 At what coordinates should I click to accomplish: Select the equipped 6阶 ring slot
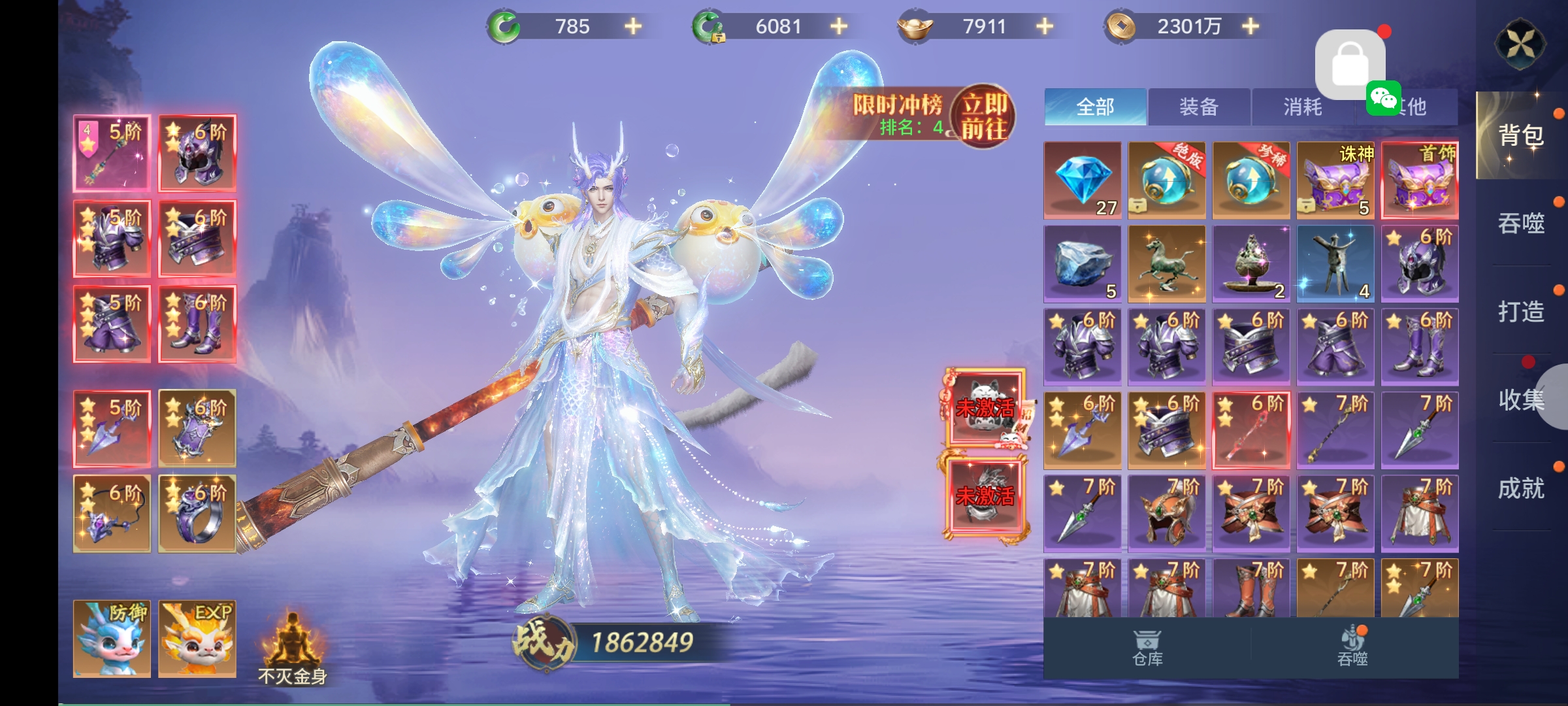(197, 514)
